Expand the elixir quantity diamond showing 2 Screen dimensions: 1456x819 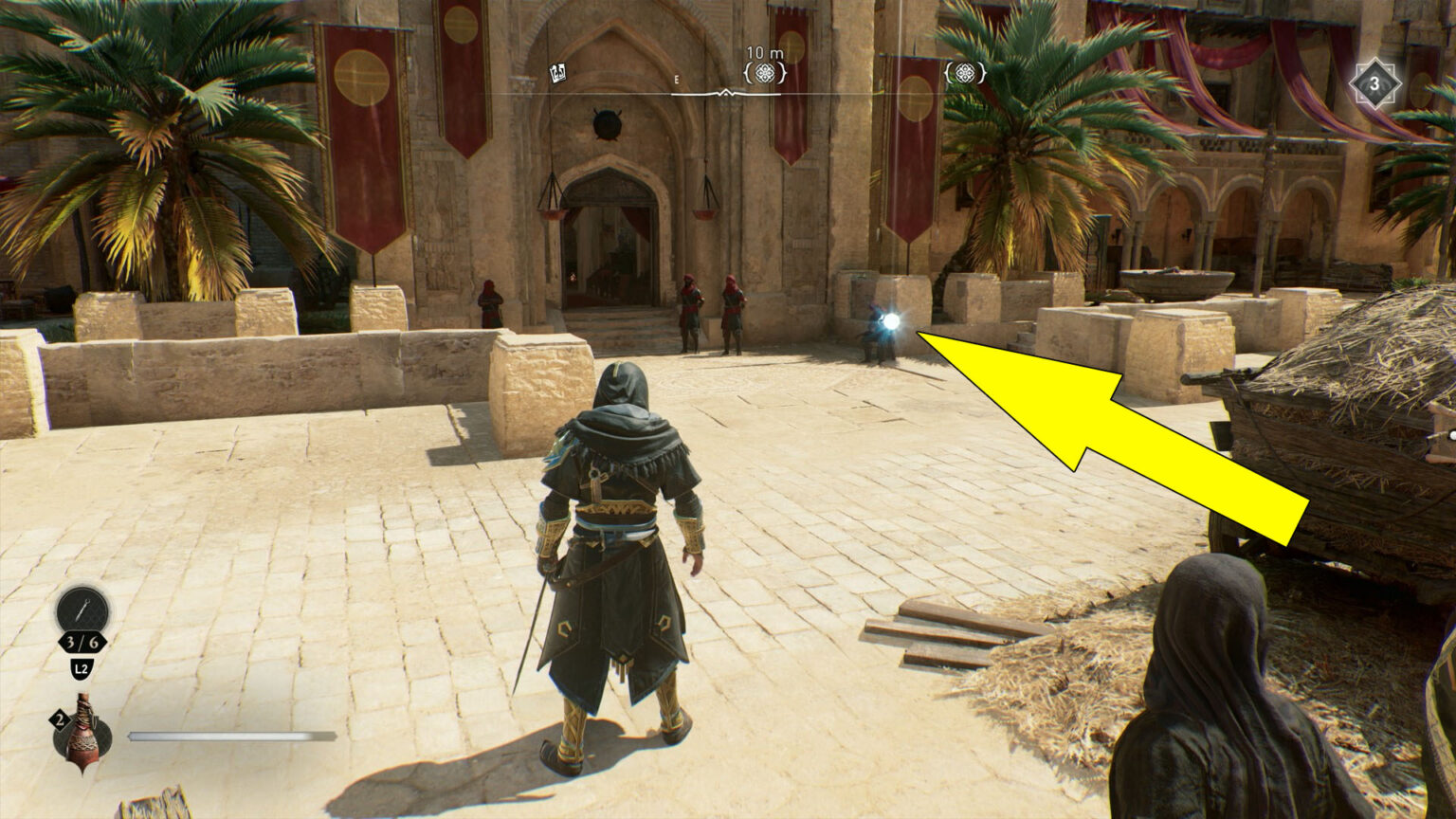click(x=60, y=718)
